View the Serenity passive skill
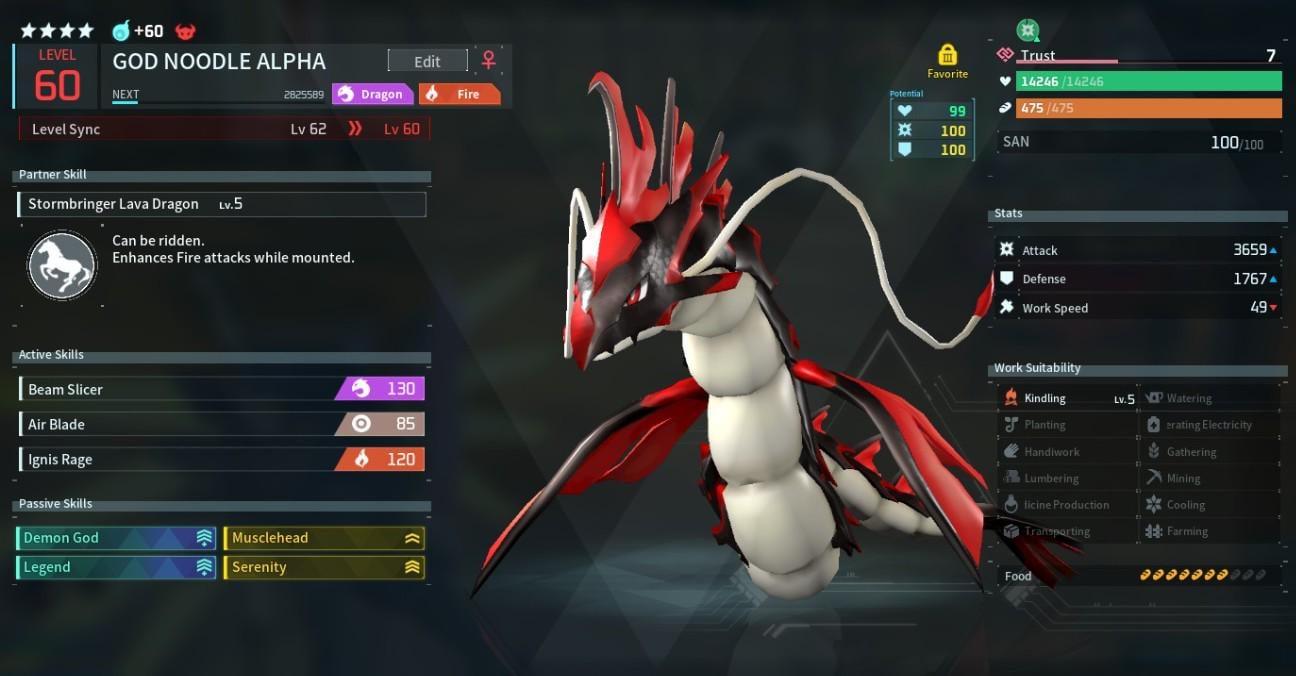Viewport: 1296px width, 676px height. coord(324,567)
